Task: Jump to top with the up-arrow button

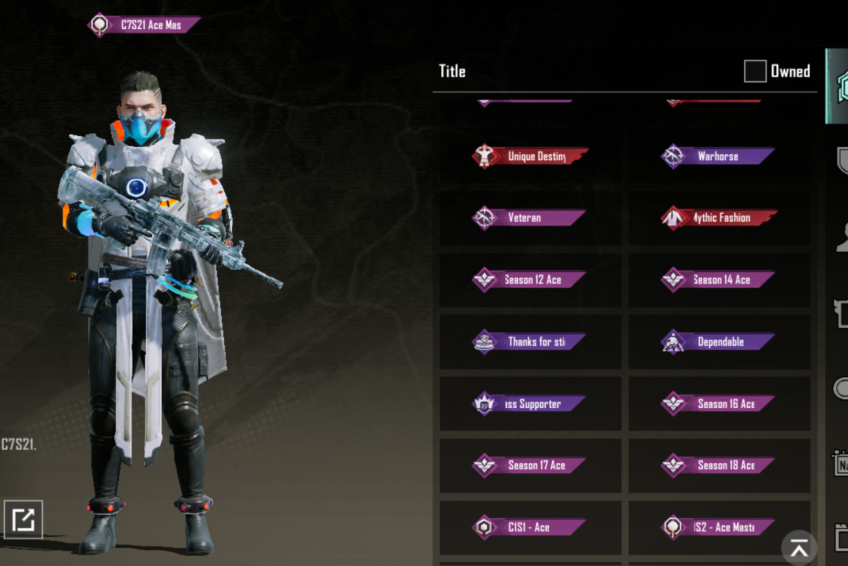Action: point(799,547)
